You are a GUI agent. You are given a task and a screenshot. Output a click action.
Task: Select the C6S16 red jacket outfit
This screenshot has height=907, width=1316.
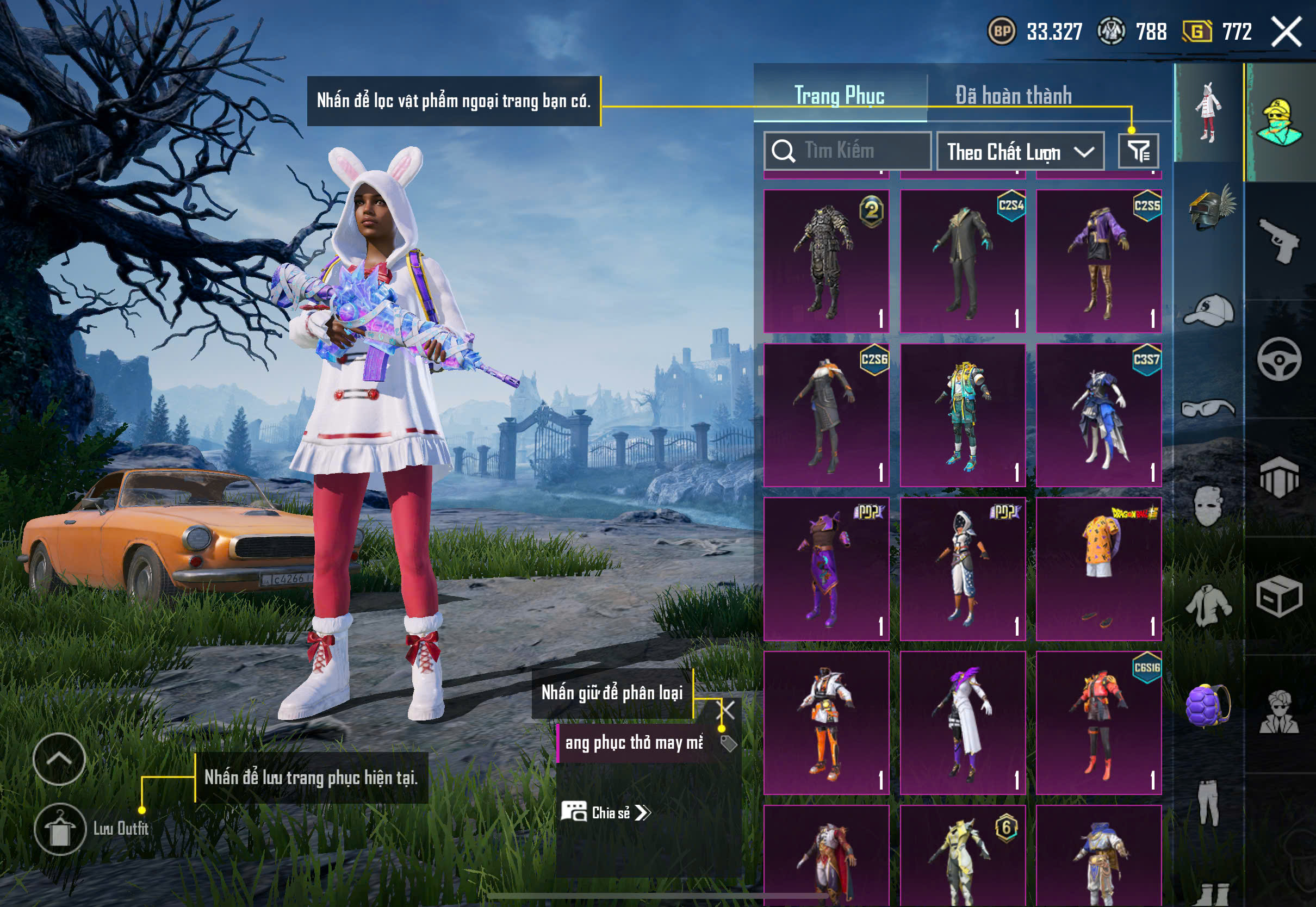pos(1098,722)
